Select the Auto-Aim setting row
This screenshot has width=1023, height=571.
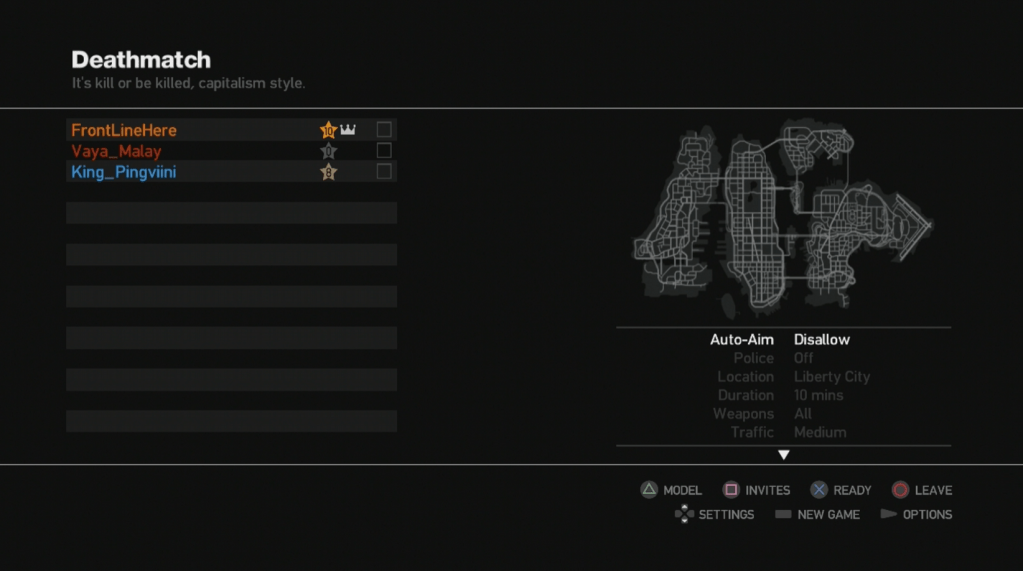[x=782, y=340]
